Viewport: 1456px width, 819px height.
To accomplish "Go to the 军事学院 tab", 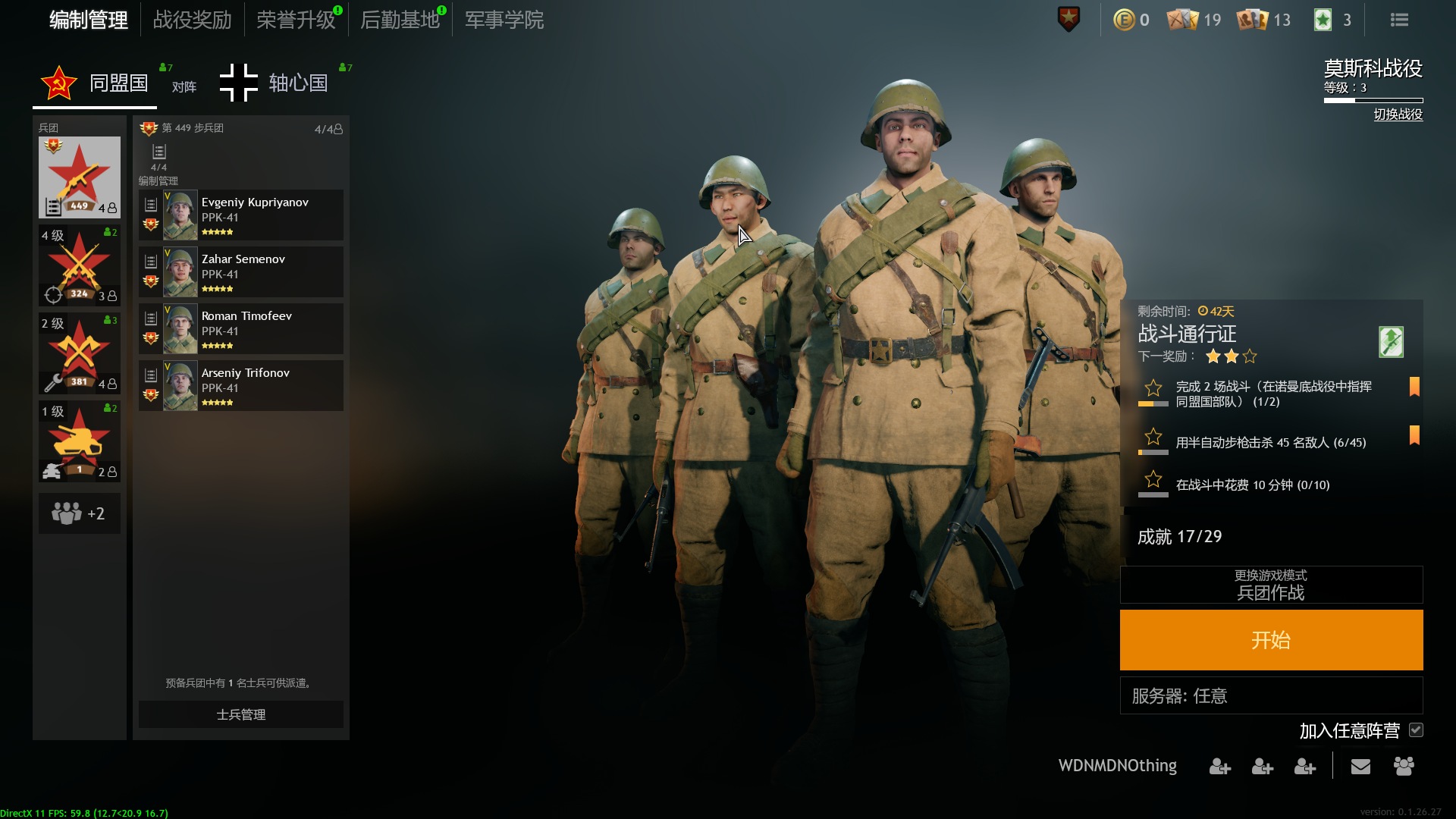I will click(504, 20).
